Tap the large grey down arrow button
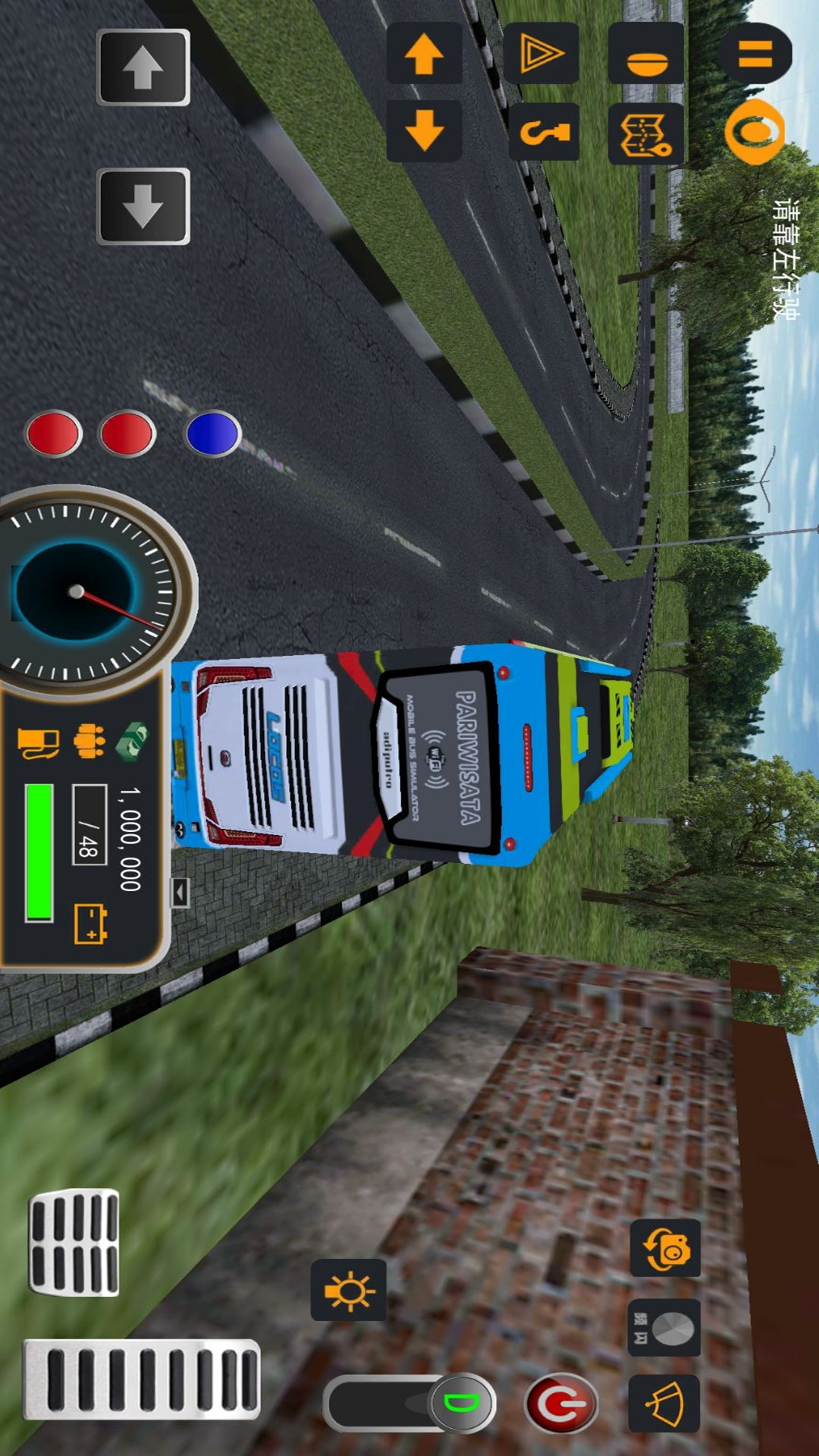Image resolution: width=819 pixels, height=1456 pixels. coord(143,206)
